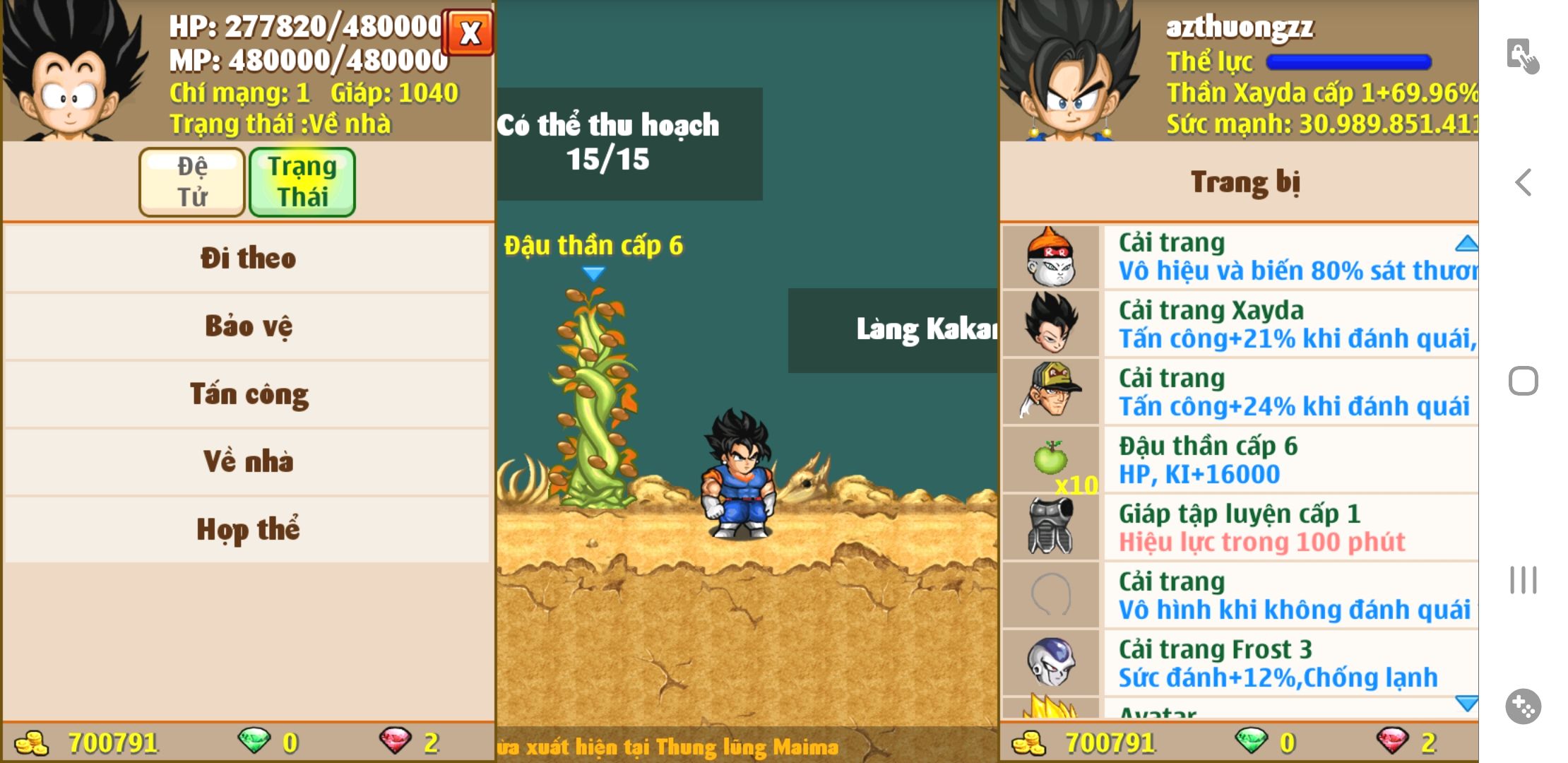This screenshot has height=763, width=1568.
Task: Select the Vô hình invisibility costume row
Action: click(x=1289, y=596)
